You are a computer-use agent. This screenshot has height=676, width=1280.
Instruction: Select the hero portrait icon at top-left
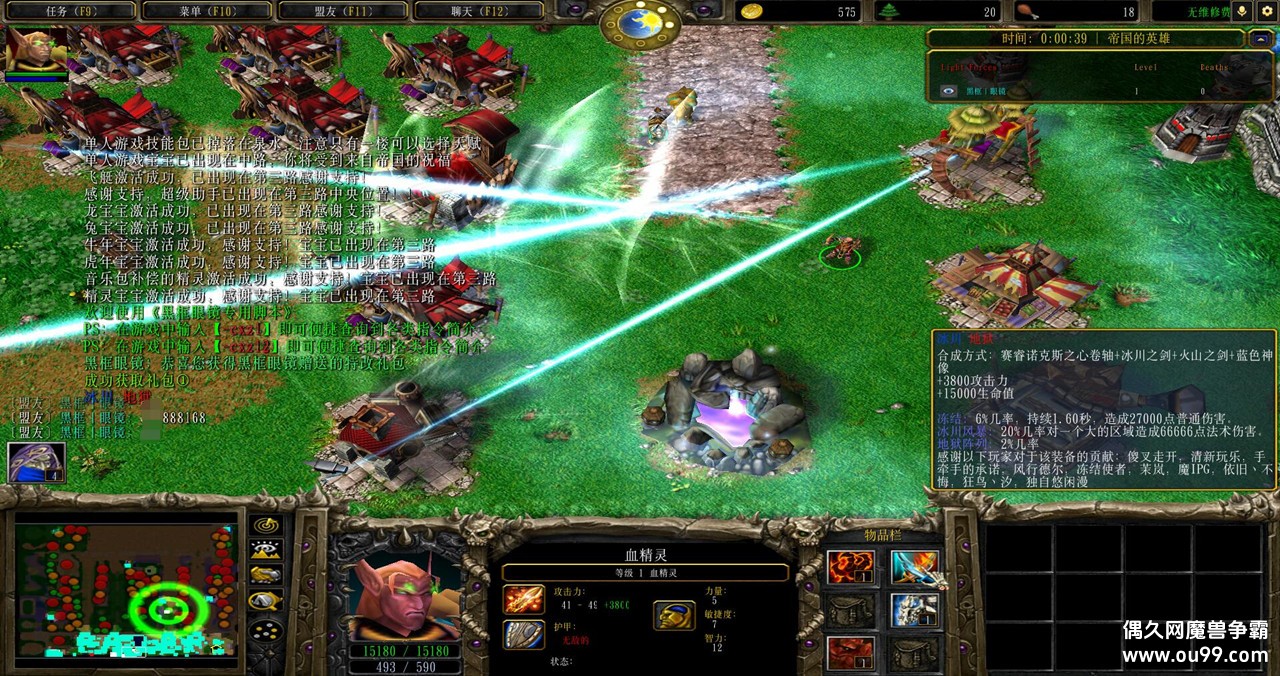click(x=37, y=49)
